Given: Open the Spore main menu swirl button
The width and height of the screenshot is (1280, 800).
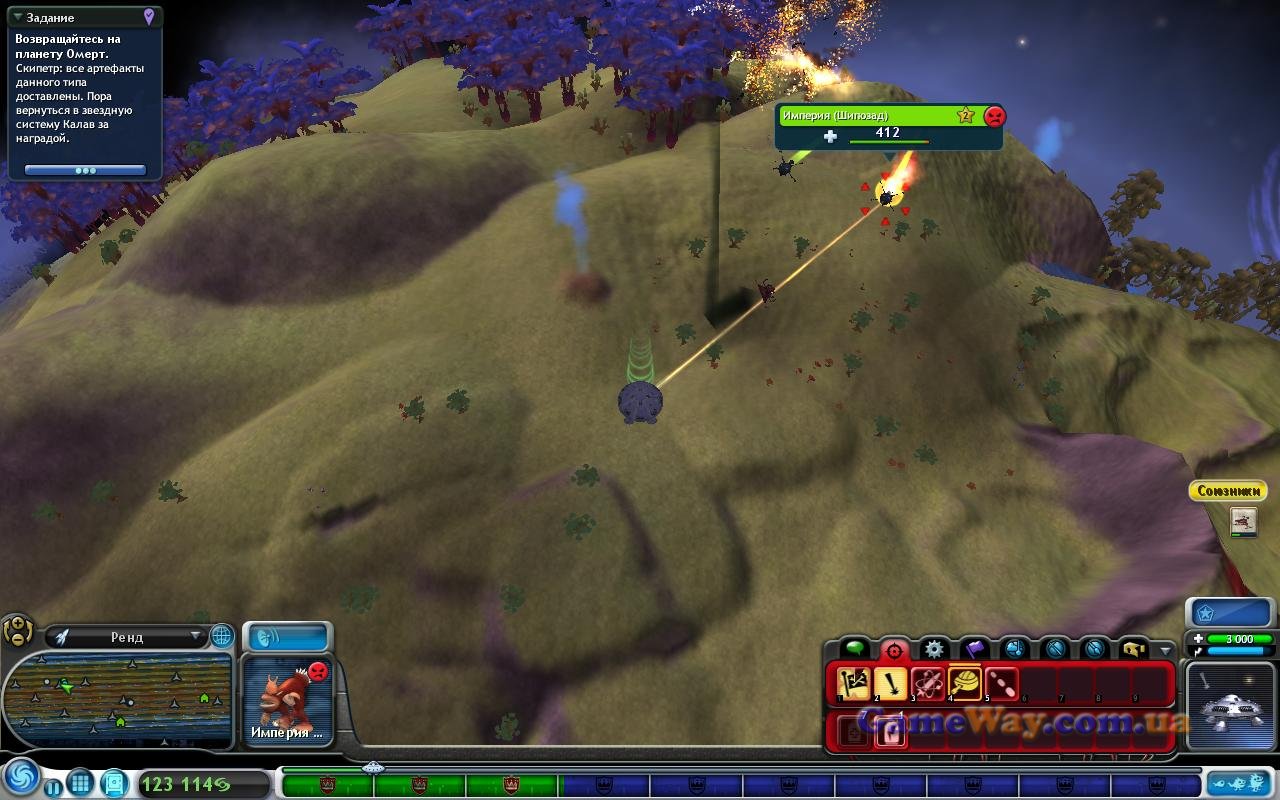Looking at the screenshot, I should [x=21, y=777].
